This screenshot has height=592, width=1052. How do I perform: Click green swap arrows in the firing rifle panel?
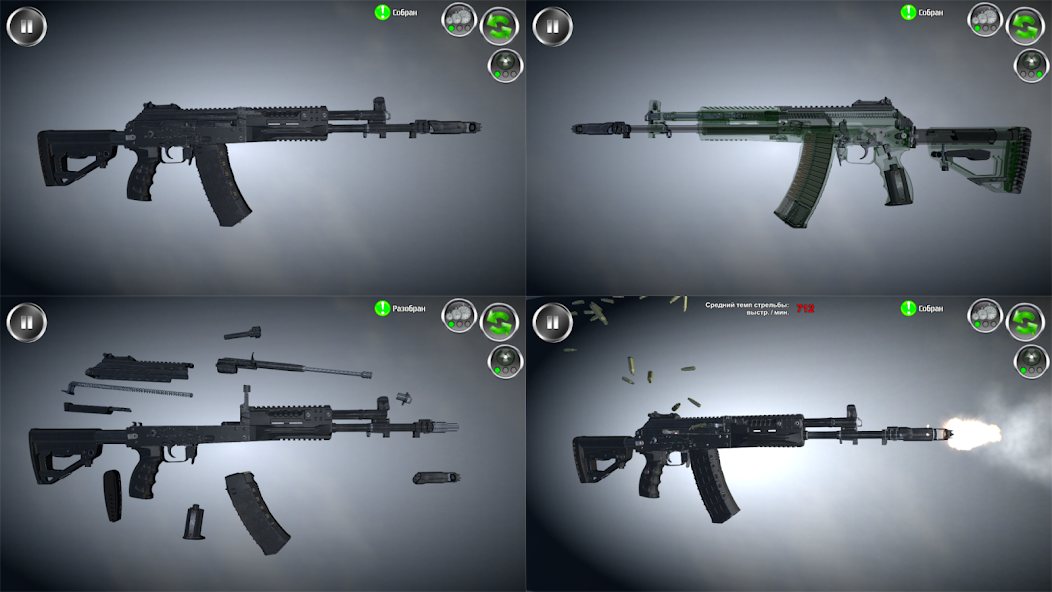click(1025, 322)
